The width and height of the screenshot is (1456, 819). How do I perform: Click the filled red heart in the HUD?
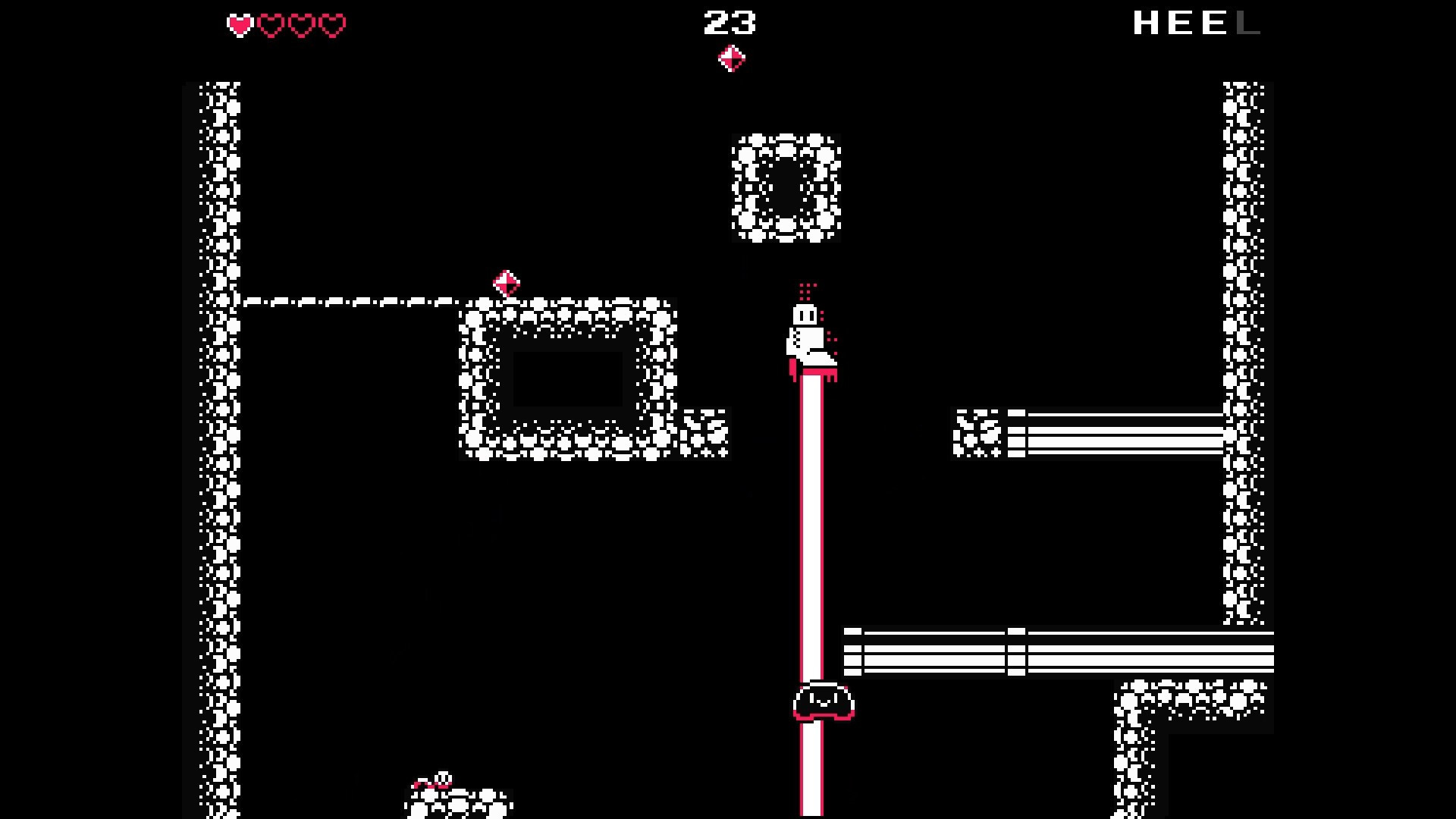click(x=239, y=25)
